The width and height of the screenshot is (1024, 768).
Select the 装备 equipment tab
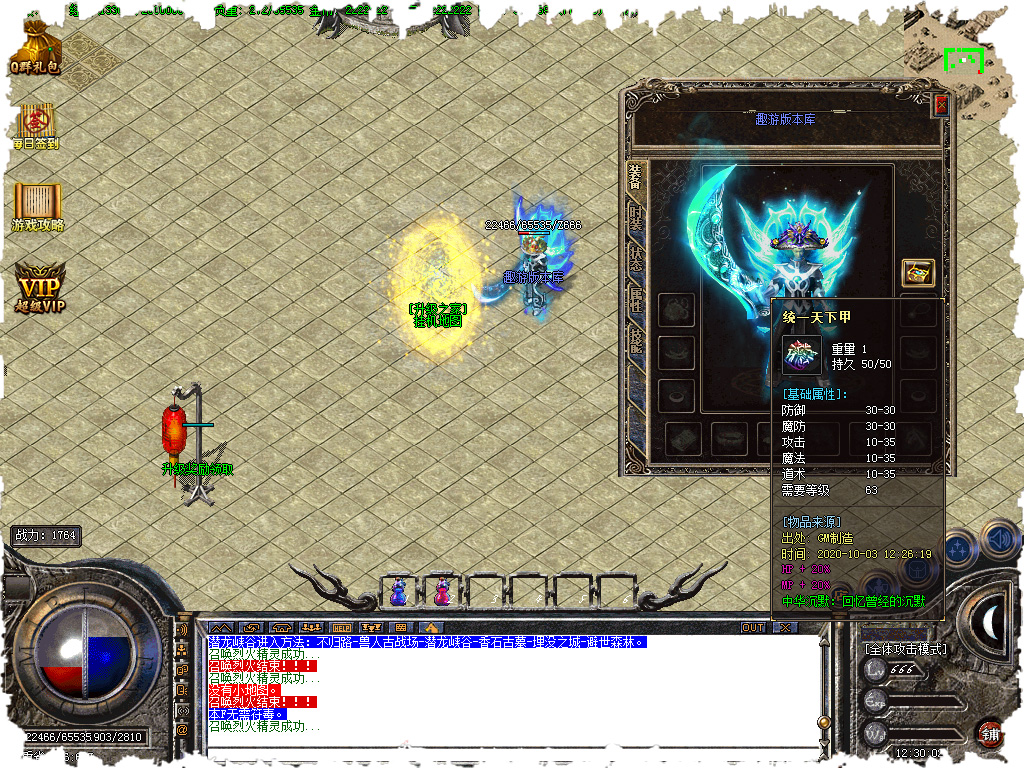[636, 181]
